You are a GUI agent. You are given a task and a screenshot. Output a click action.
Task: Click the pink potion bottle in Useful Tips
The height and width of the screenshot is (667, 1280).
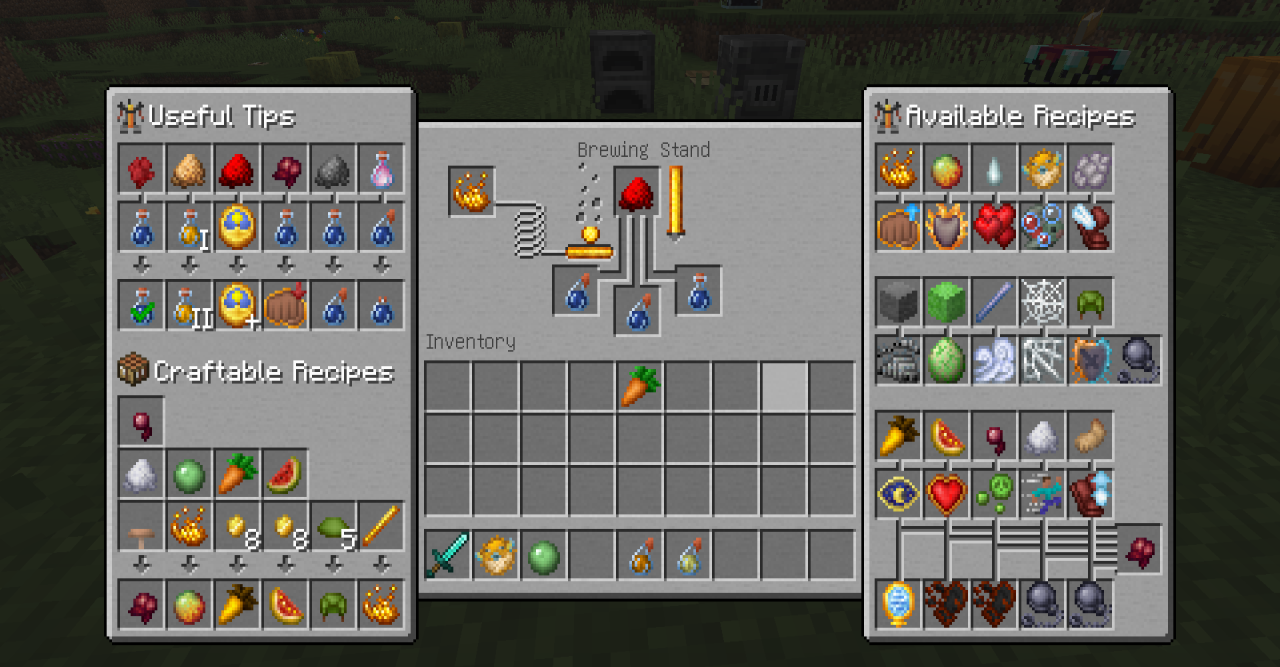[381, 169]
